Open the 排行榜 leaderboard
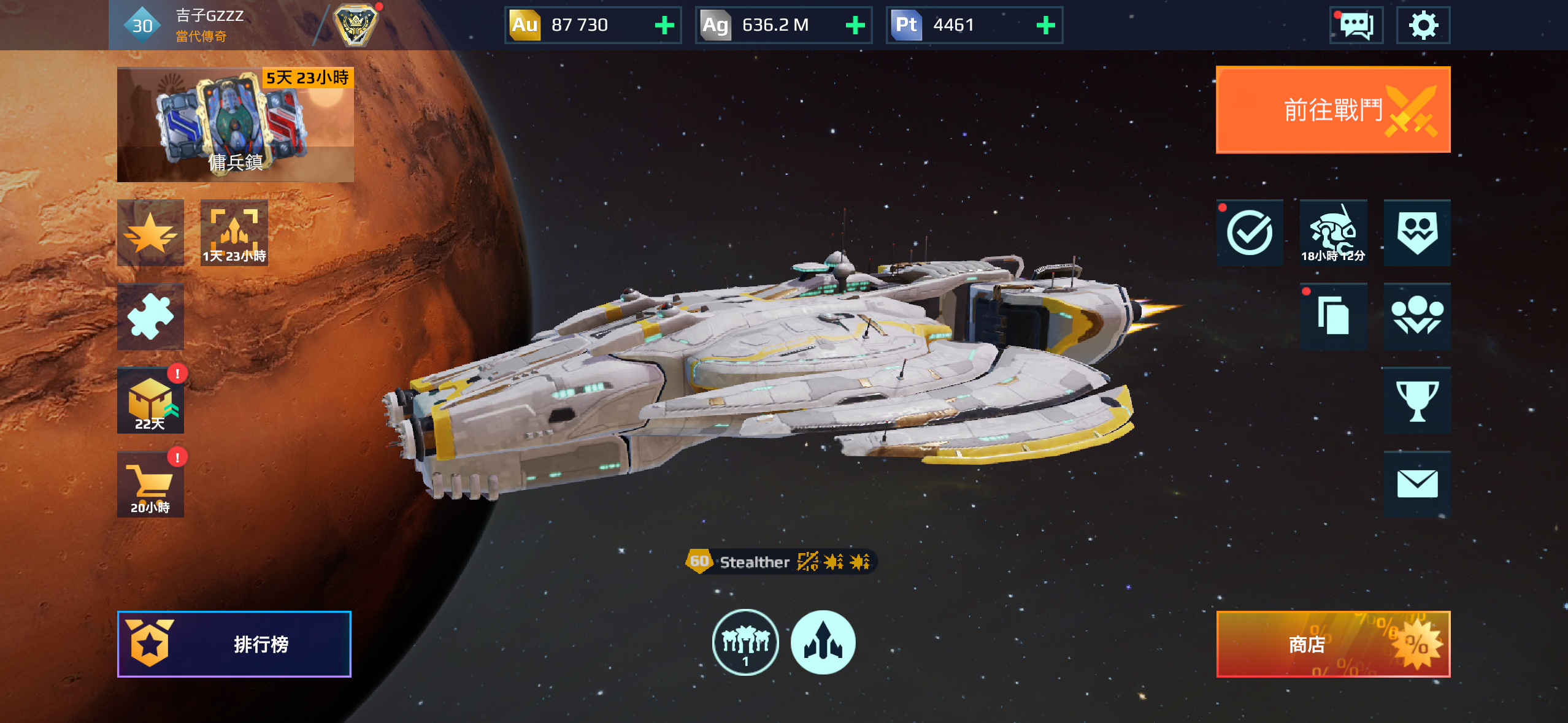The height and width of the screenshot is (723, 1568). click(234, 644)
